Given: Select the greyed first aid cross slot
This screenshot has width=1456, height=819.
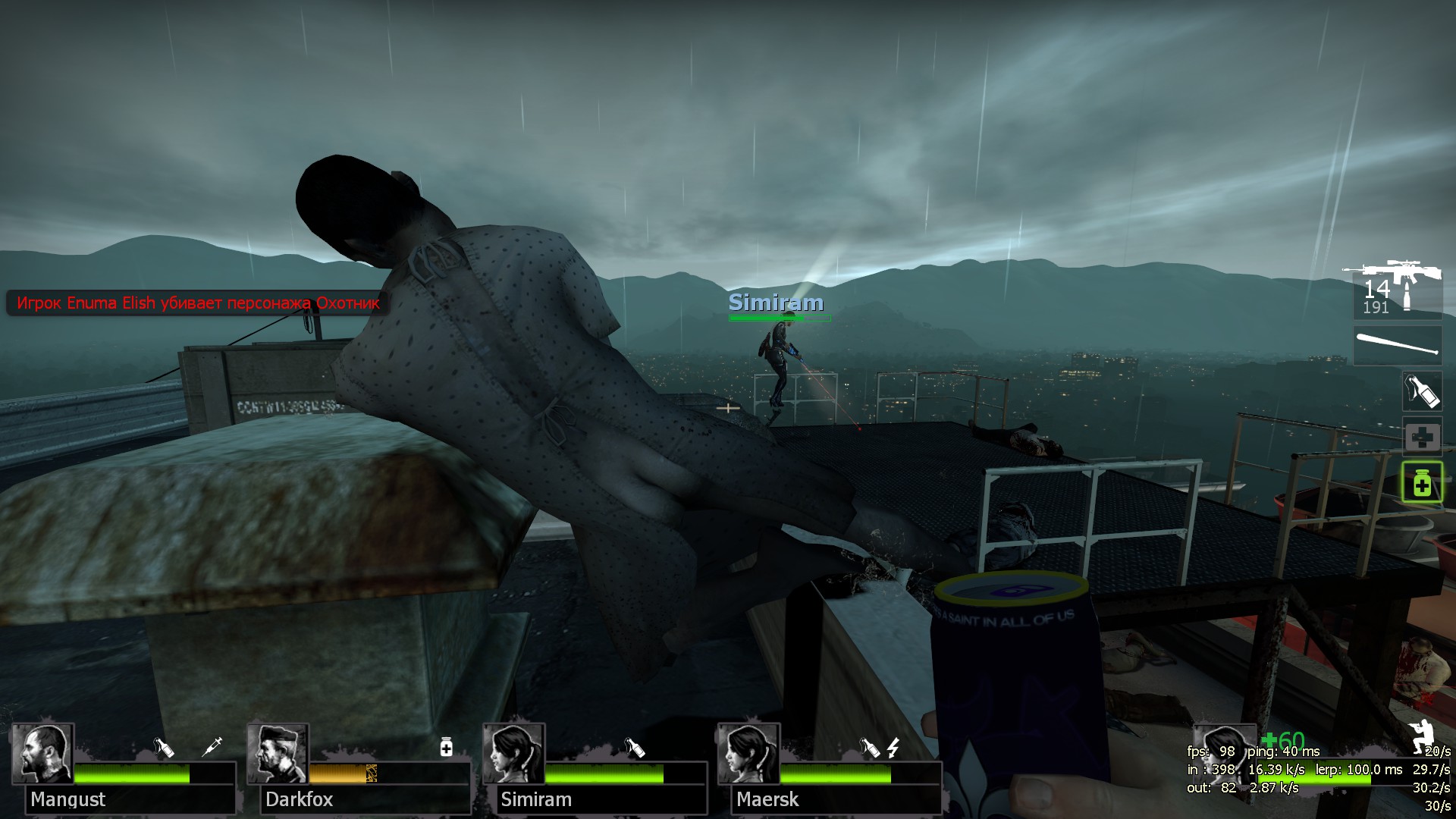Looking at the screenshot, I should [1422, 438].
